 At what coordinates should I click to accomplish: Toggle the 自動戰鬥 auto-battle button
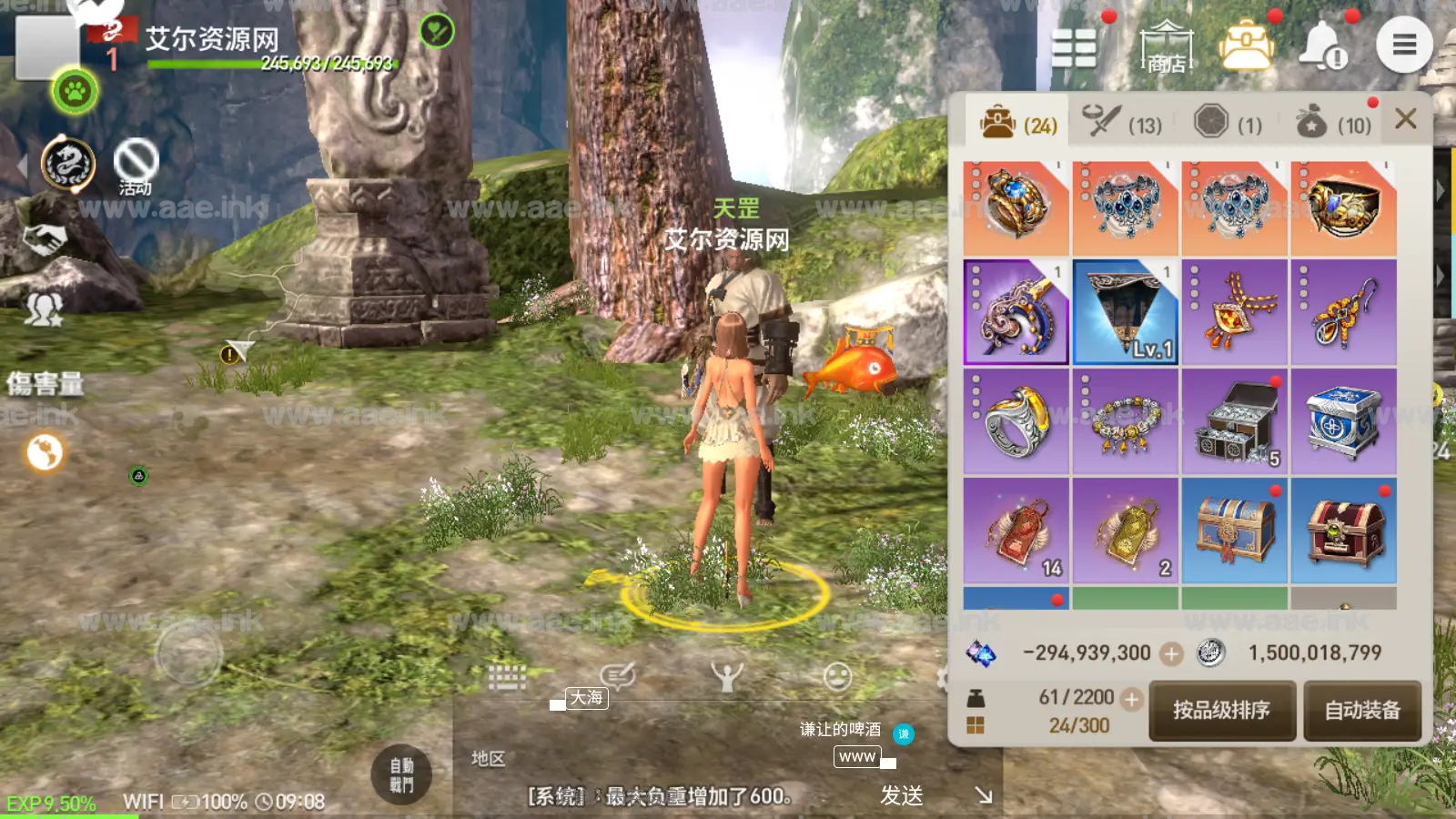(x=401, y=774)
